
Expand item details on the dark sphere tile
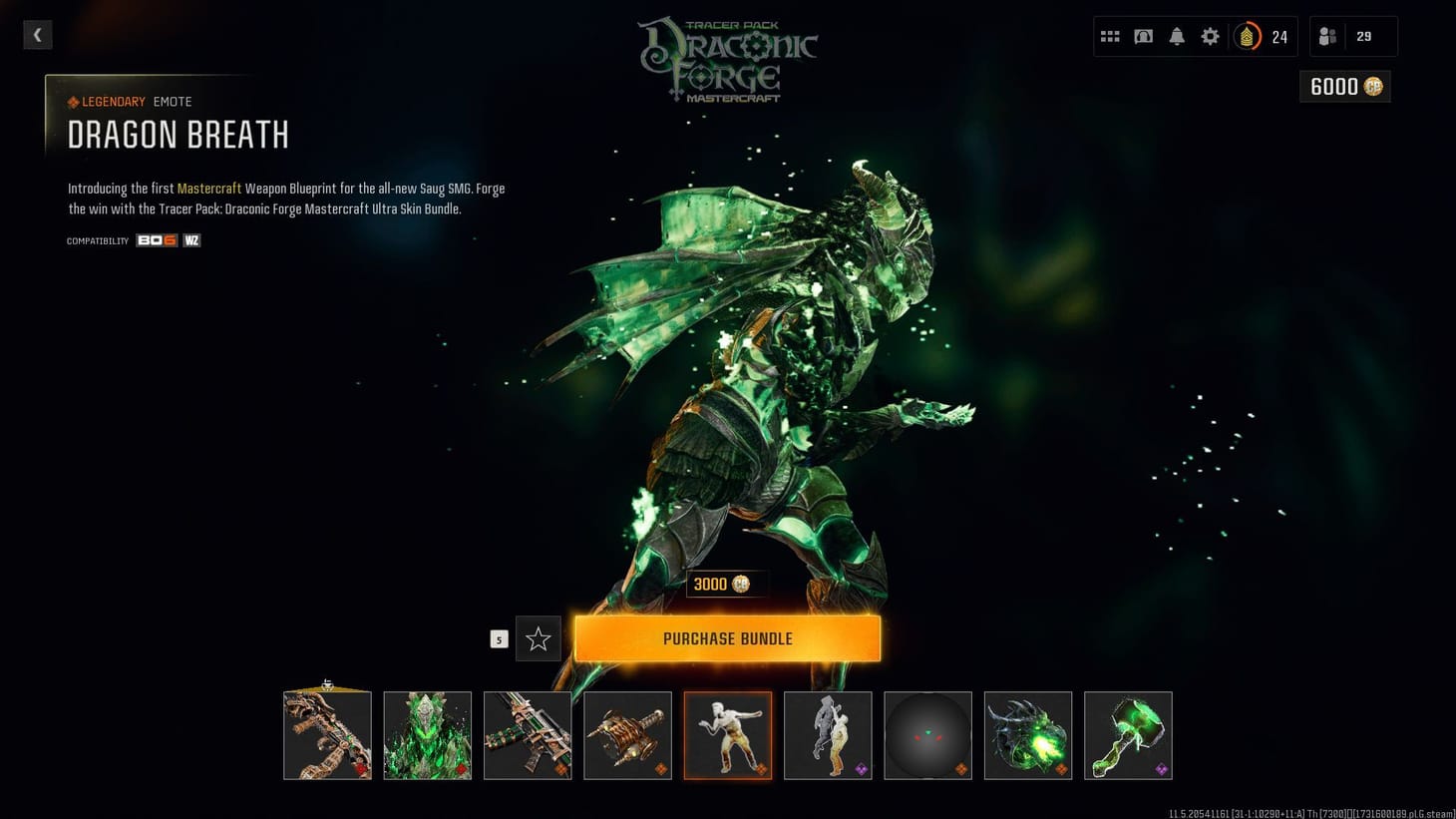tap(927, 735)
